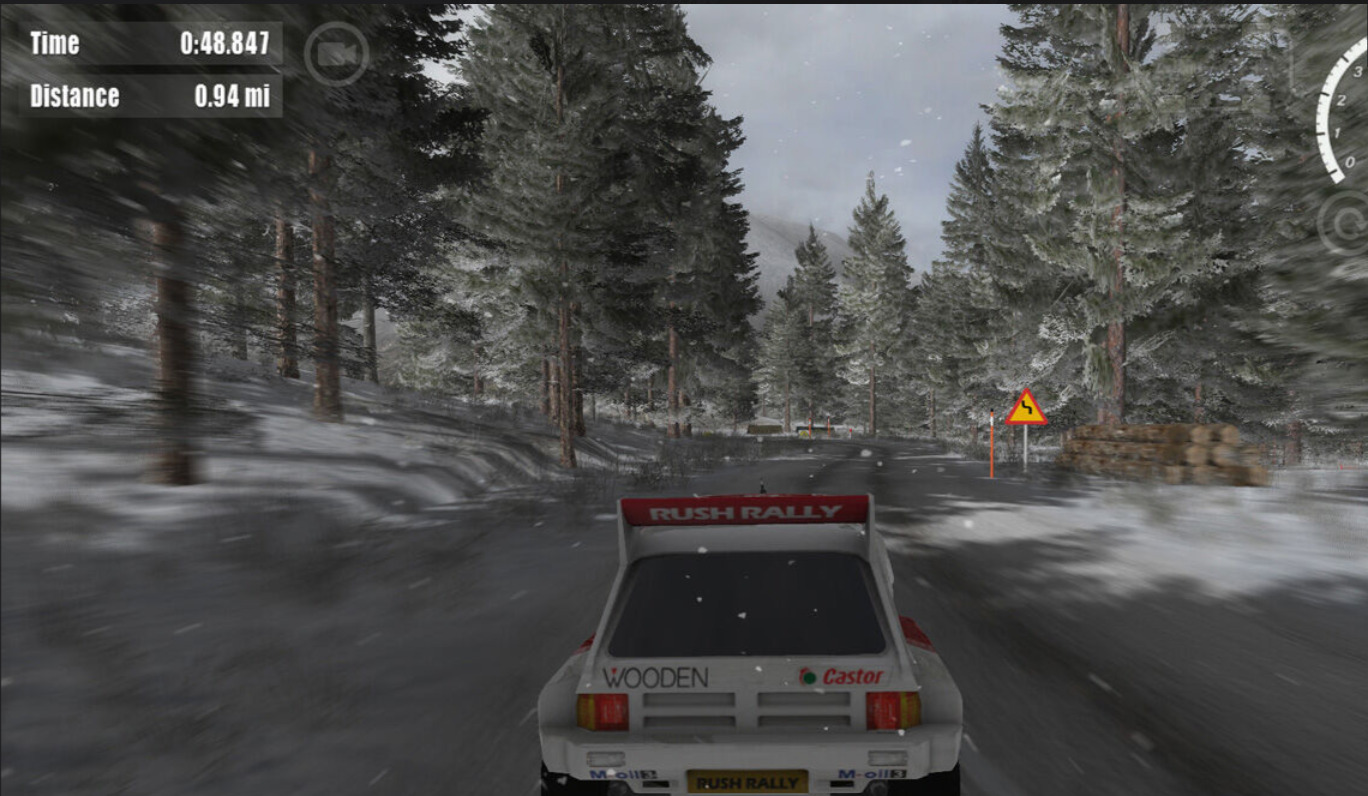Tap the round button below the tachometer

point(1345,223)
